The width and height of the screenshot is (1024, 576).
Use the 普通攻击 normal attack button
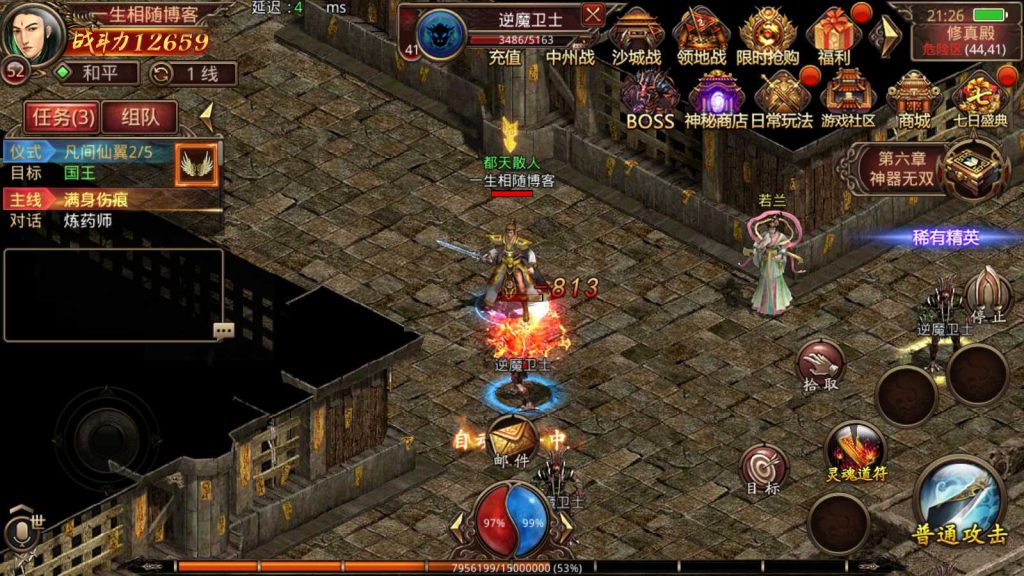(958, 503)
